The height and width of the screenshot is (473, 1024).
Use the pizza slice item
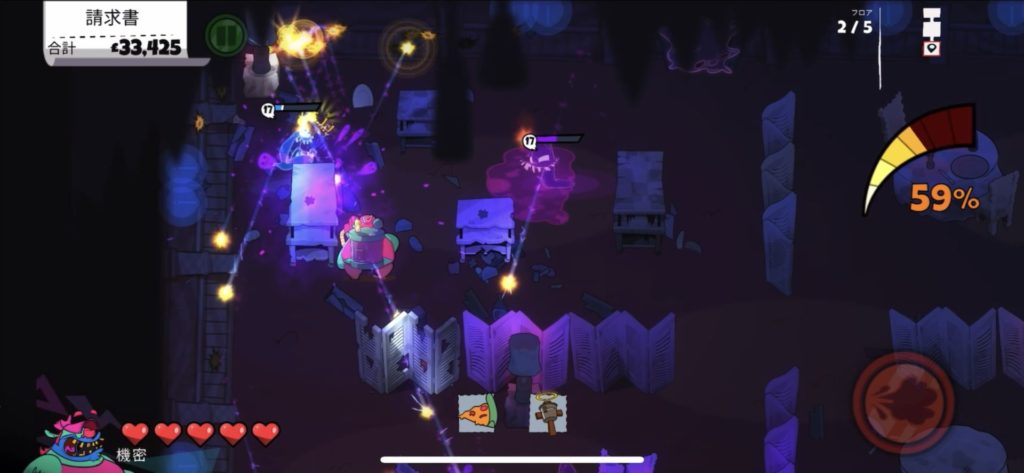click(x=477, y=412)
